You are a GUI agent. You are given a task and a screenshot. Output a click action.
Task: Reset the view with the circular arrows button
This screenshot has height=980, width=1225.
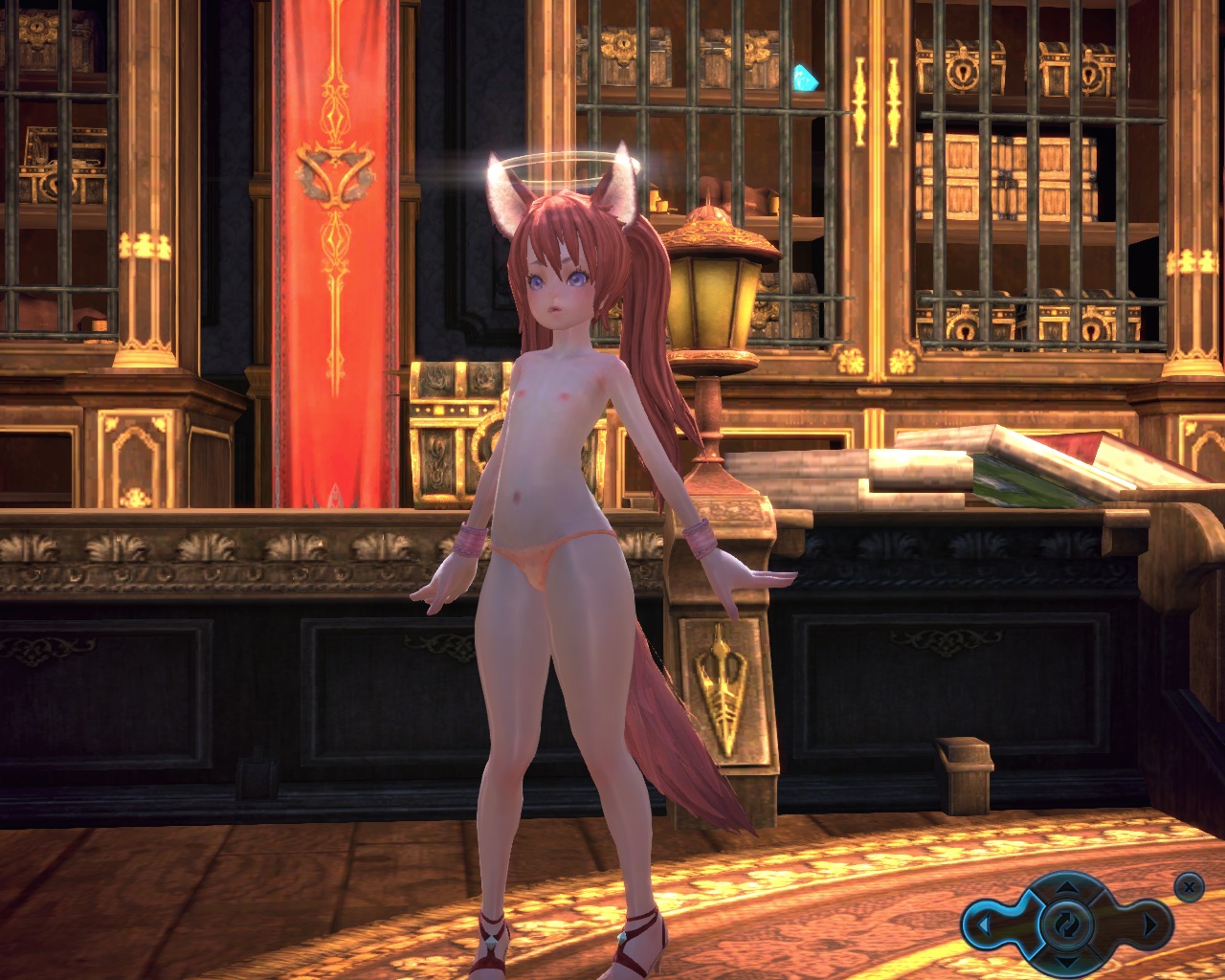click(1066, 924)
